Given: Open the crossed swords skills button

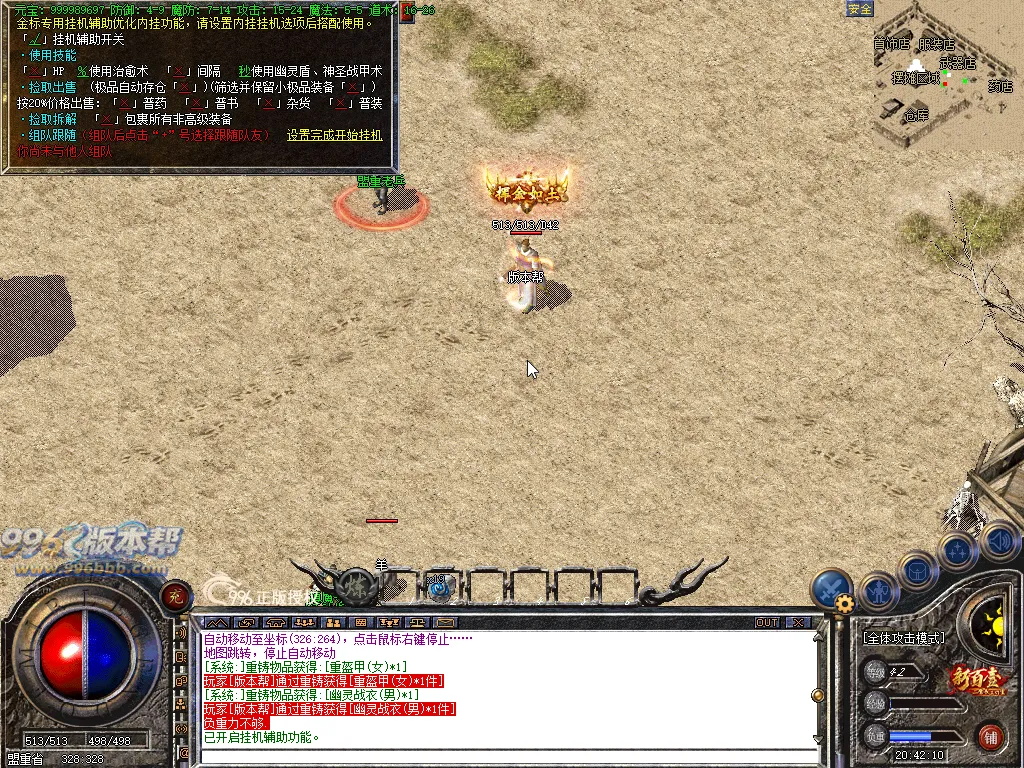Looking at the screenshot, I should coord(830,588).
